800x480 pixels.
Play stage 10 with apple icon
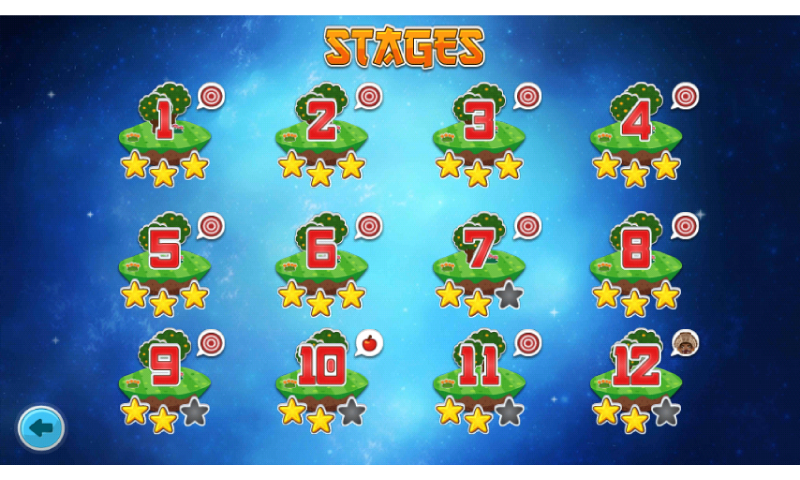tap(321, 372)
